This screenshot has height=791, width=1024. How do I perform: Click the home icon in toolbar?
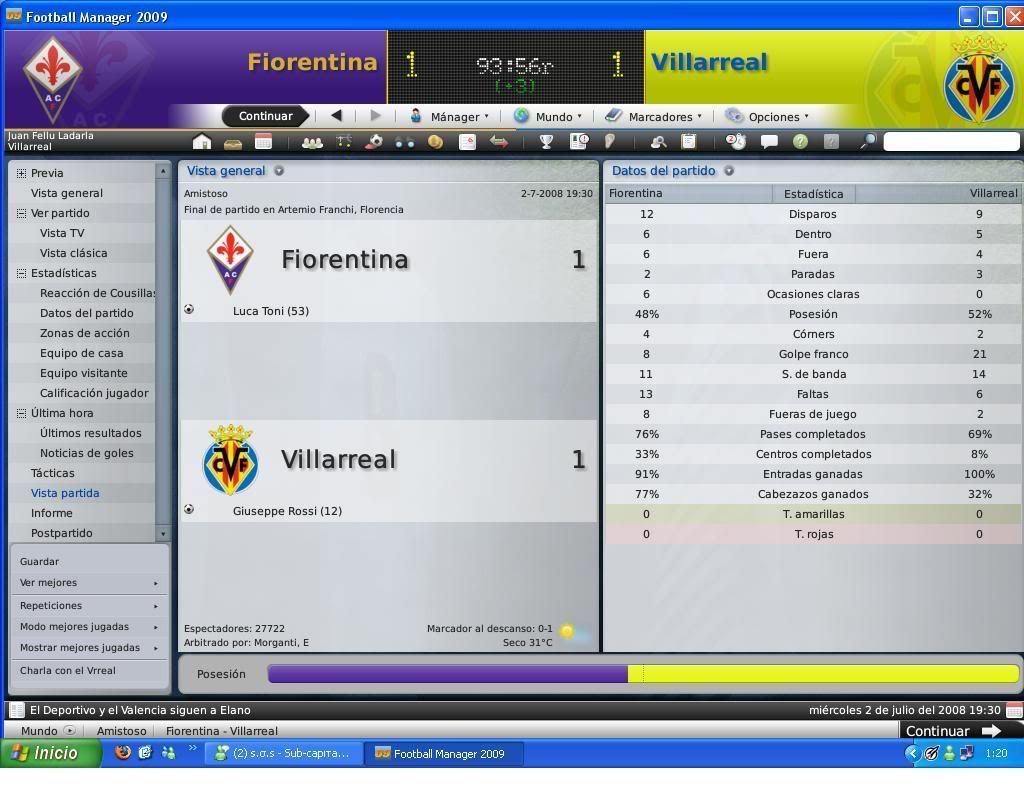pos(202,142)
